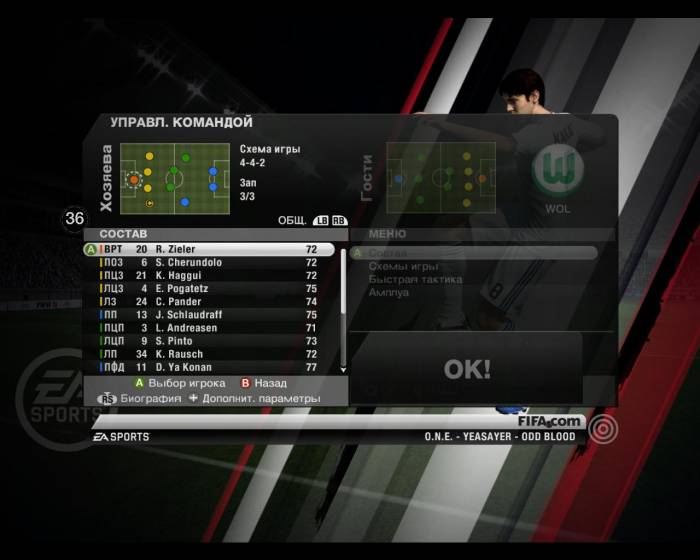Select J. Schlaudraff in the lineup
This screenshot has width=700, height=560.
[x=210, y=314]
